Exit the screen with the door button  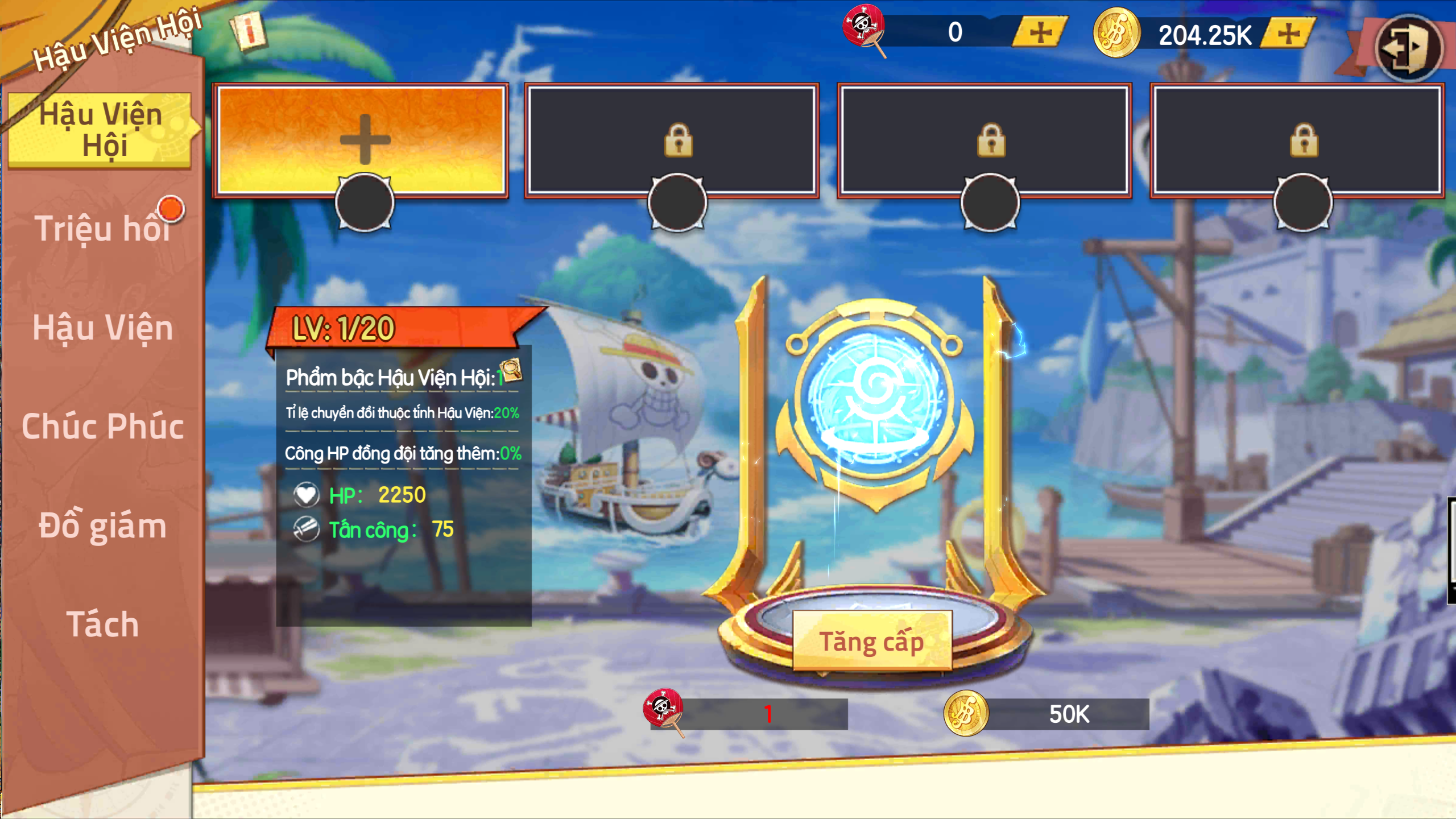[1408, 48]
